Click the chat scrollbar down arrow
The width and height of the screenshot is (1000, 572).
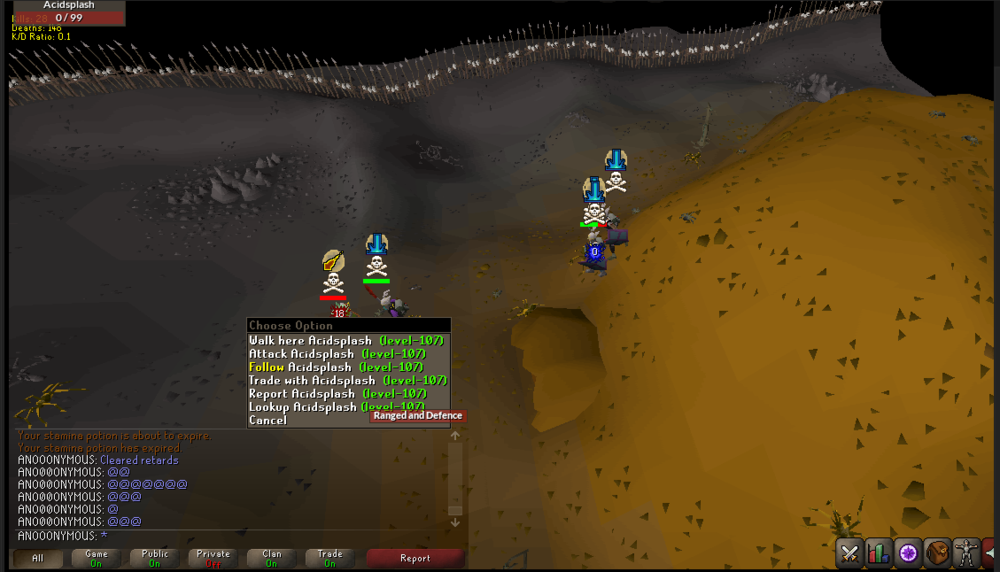point(456,522)
